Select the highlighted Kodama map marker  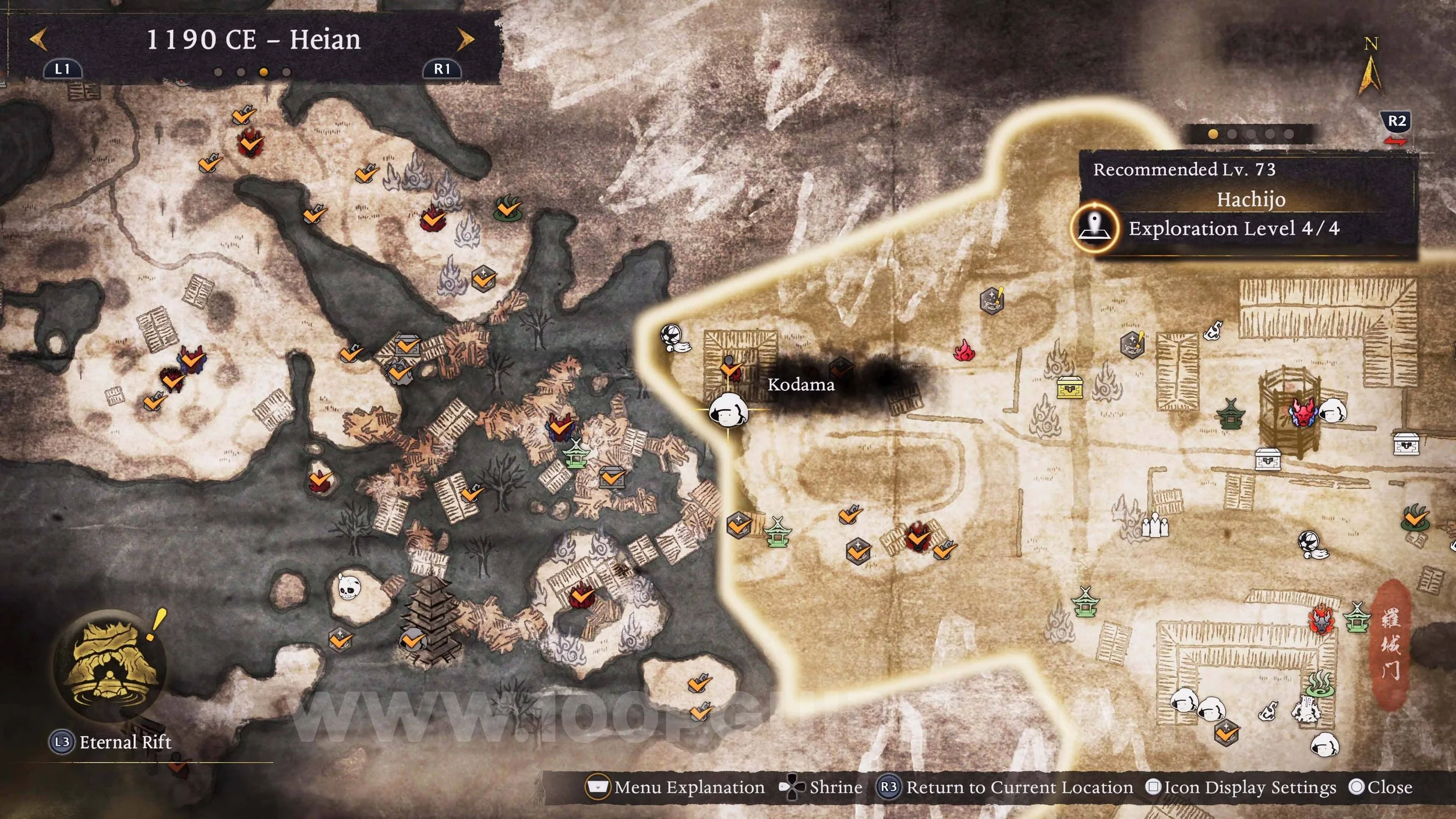(728, 410)
